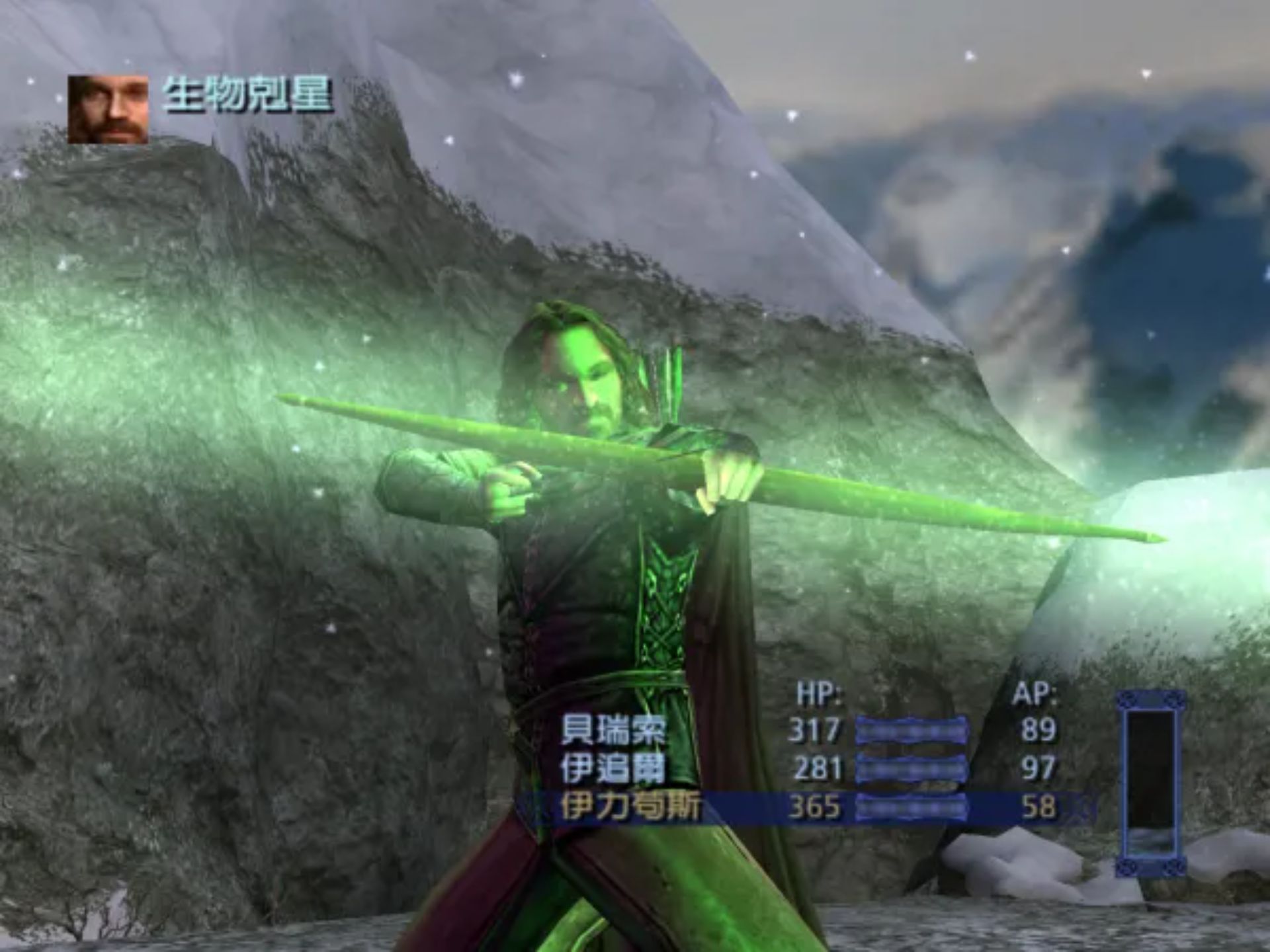
Task: Select the 生物剋星 skill name label
Action: (251, 96)
